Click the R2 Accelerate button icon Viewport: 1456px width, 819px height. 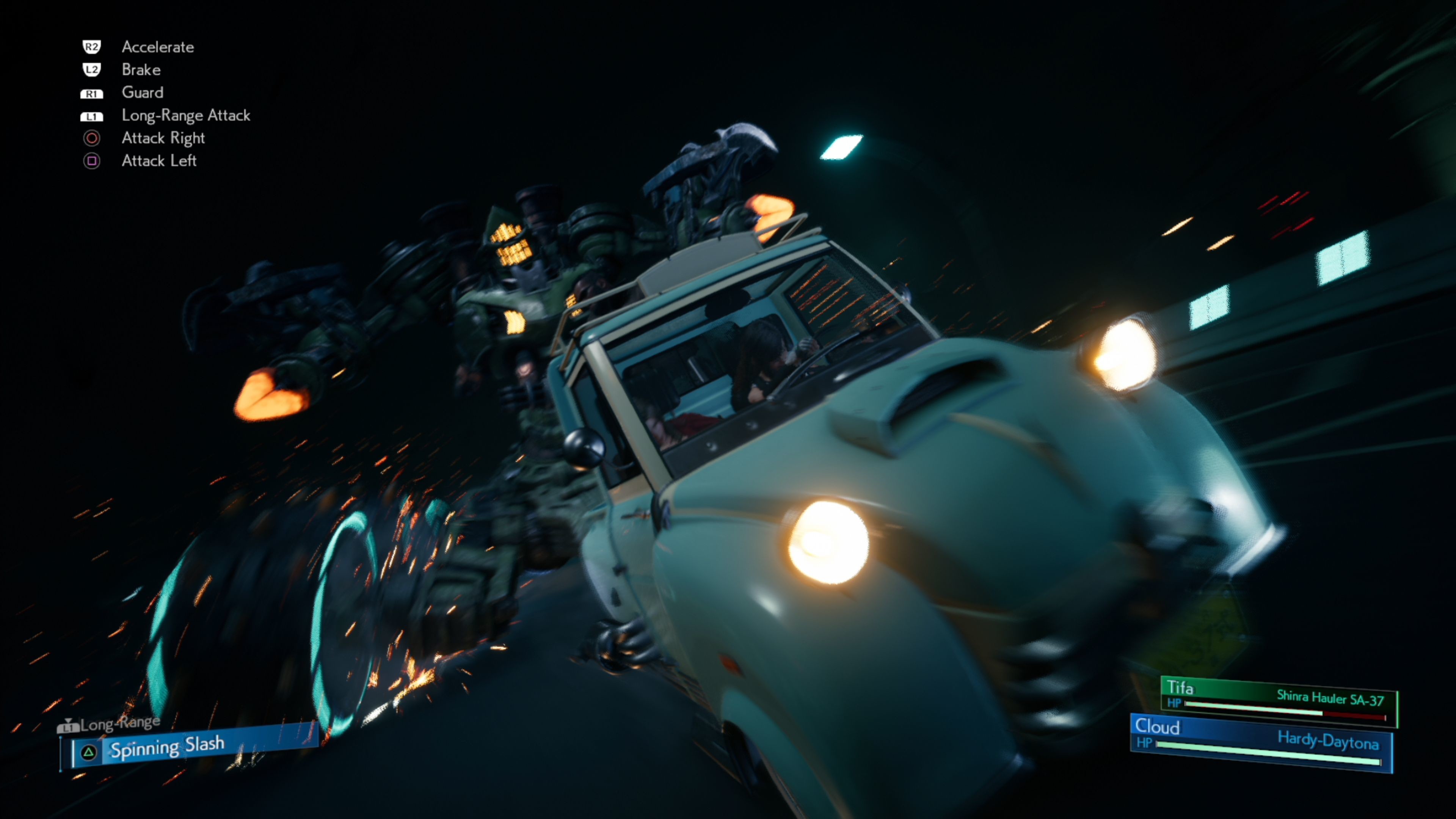pos(92,47)
